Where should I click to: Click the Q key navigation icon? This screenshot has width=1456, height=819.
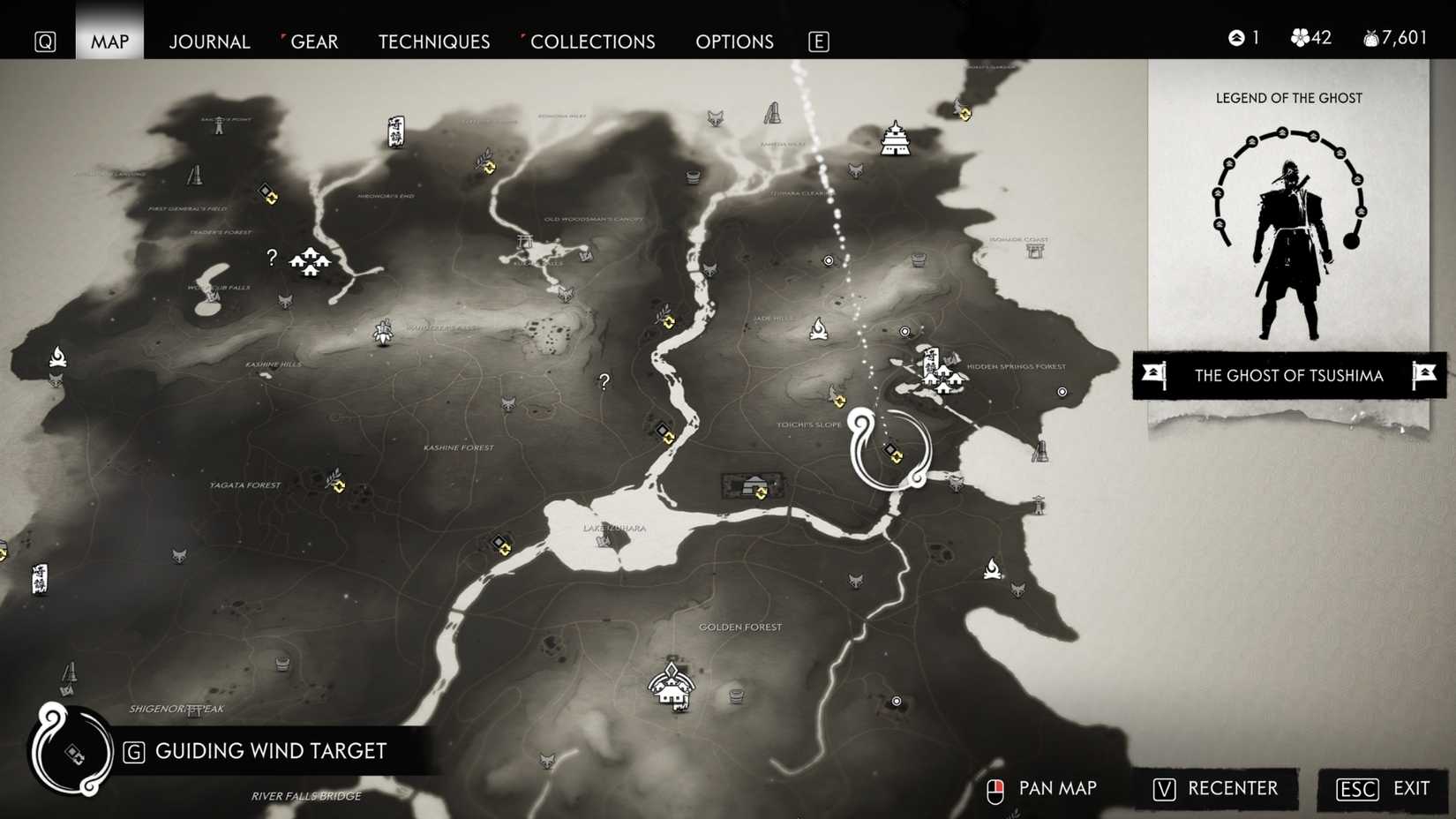[44, 41]
